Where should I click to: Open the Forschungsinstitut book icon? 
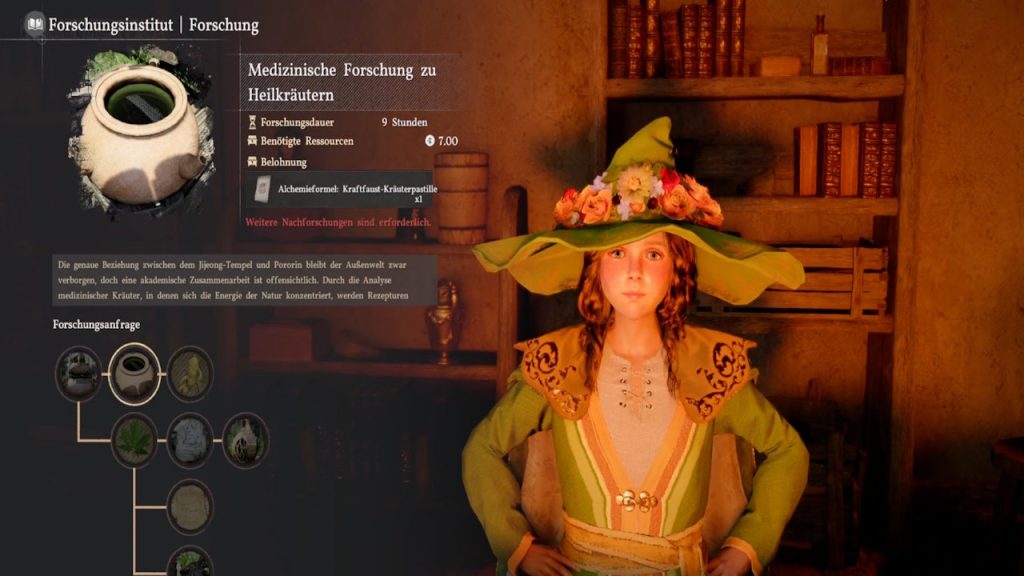35,24
